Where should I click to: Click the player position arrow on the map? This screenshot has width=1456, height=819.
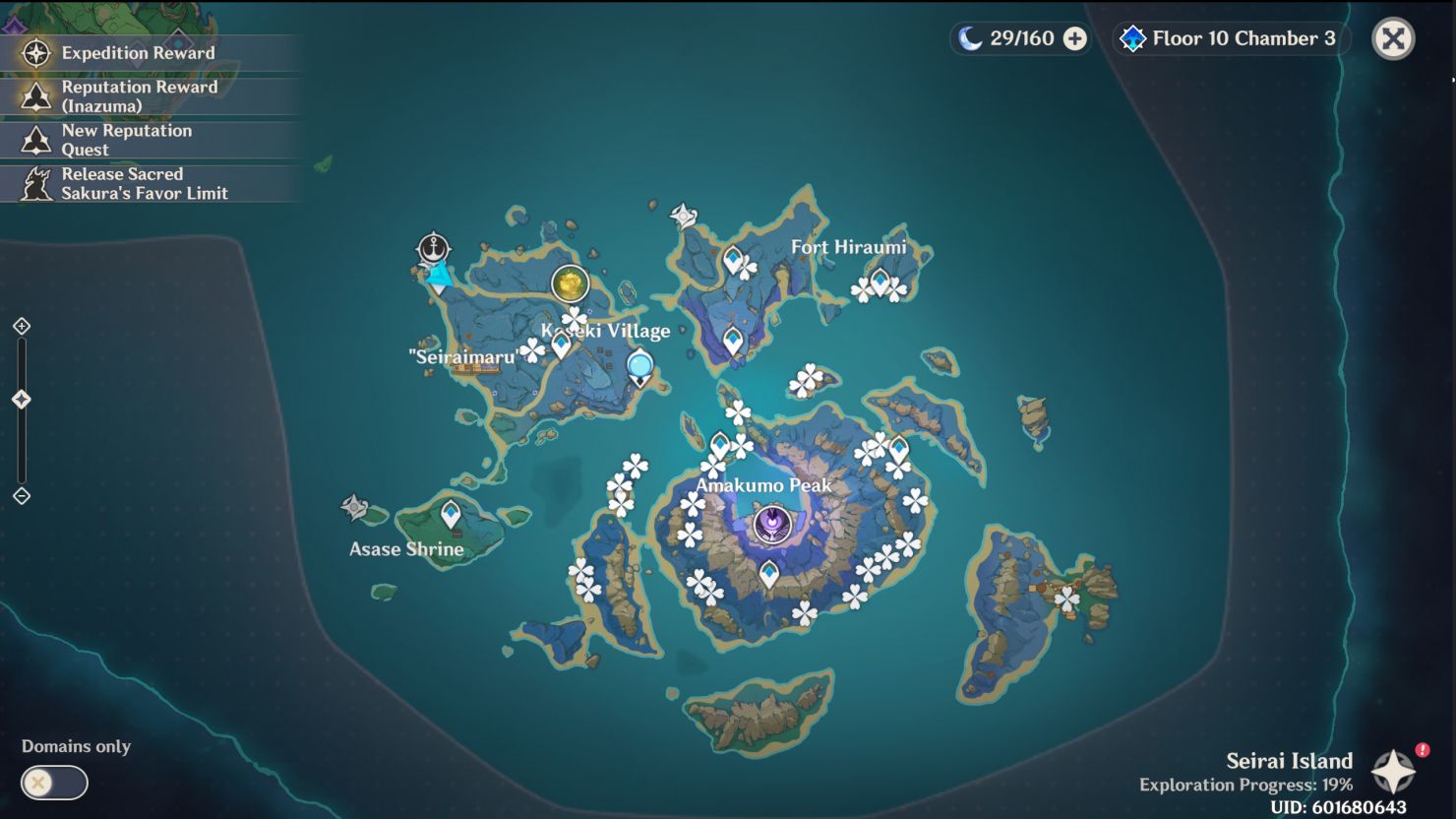click(439, 279)
